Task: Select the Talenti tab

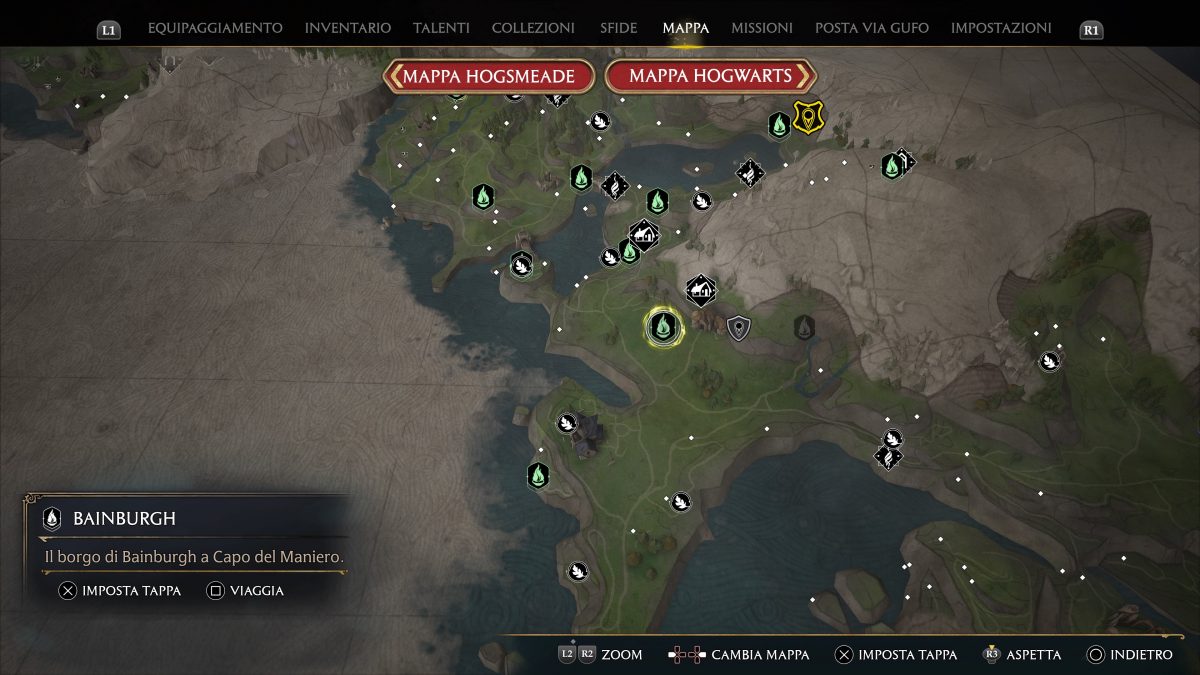Action: click(441, 28)
